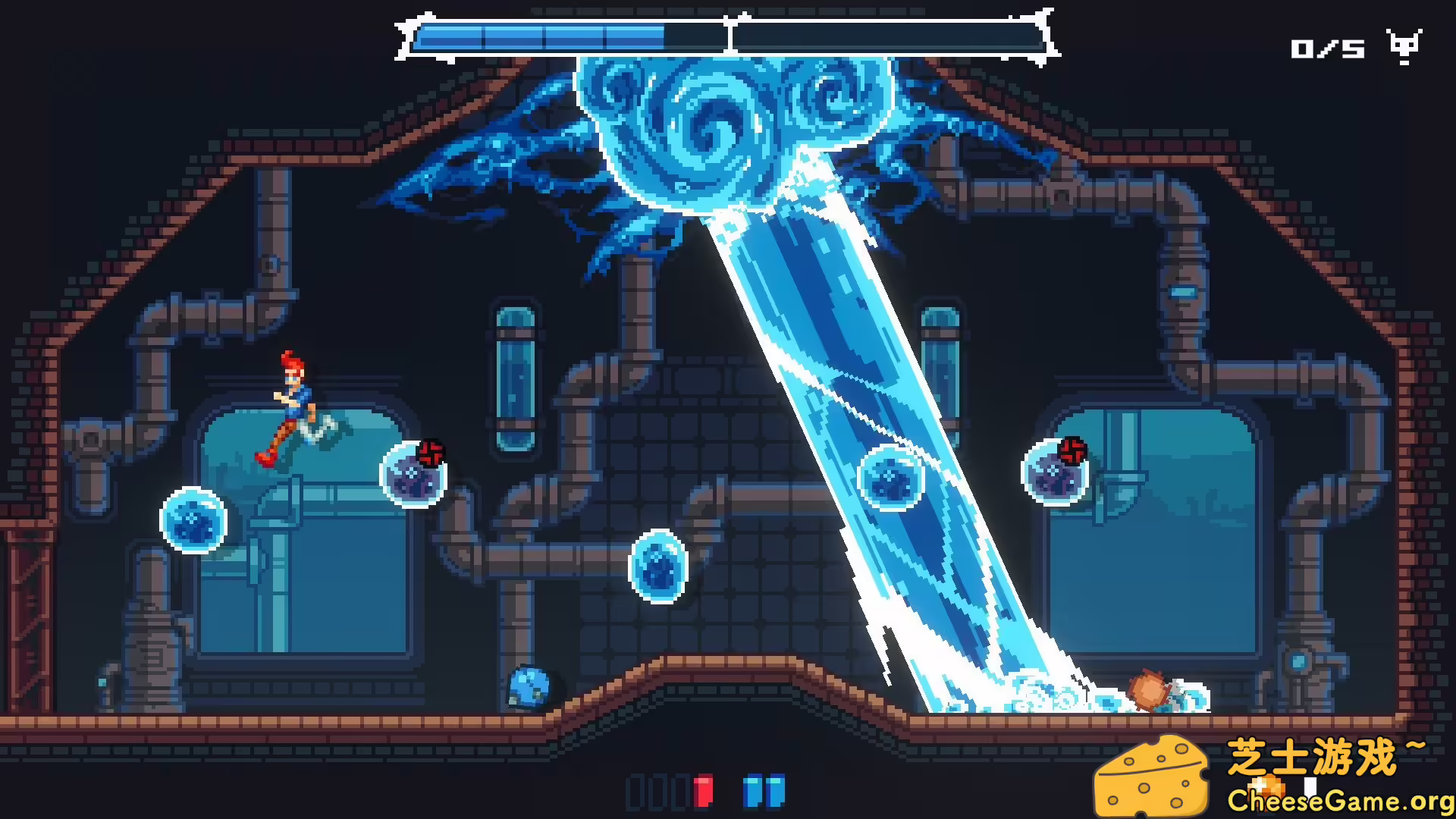Click the white creature head icon near 0/5 counter
Viewport: 1456px width, 819px height.
click(x=1404, y=47)
